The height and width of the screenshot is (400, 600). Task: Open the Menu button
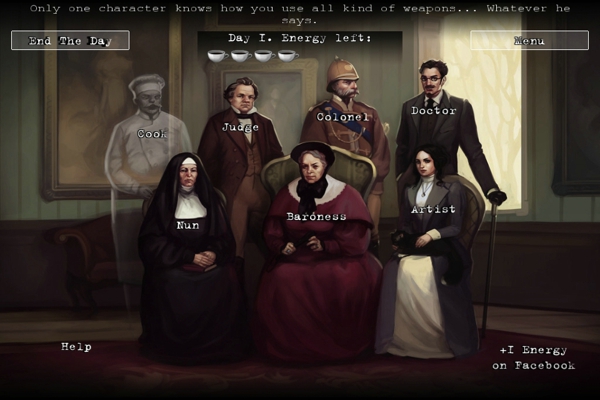click(528, 41)
